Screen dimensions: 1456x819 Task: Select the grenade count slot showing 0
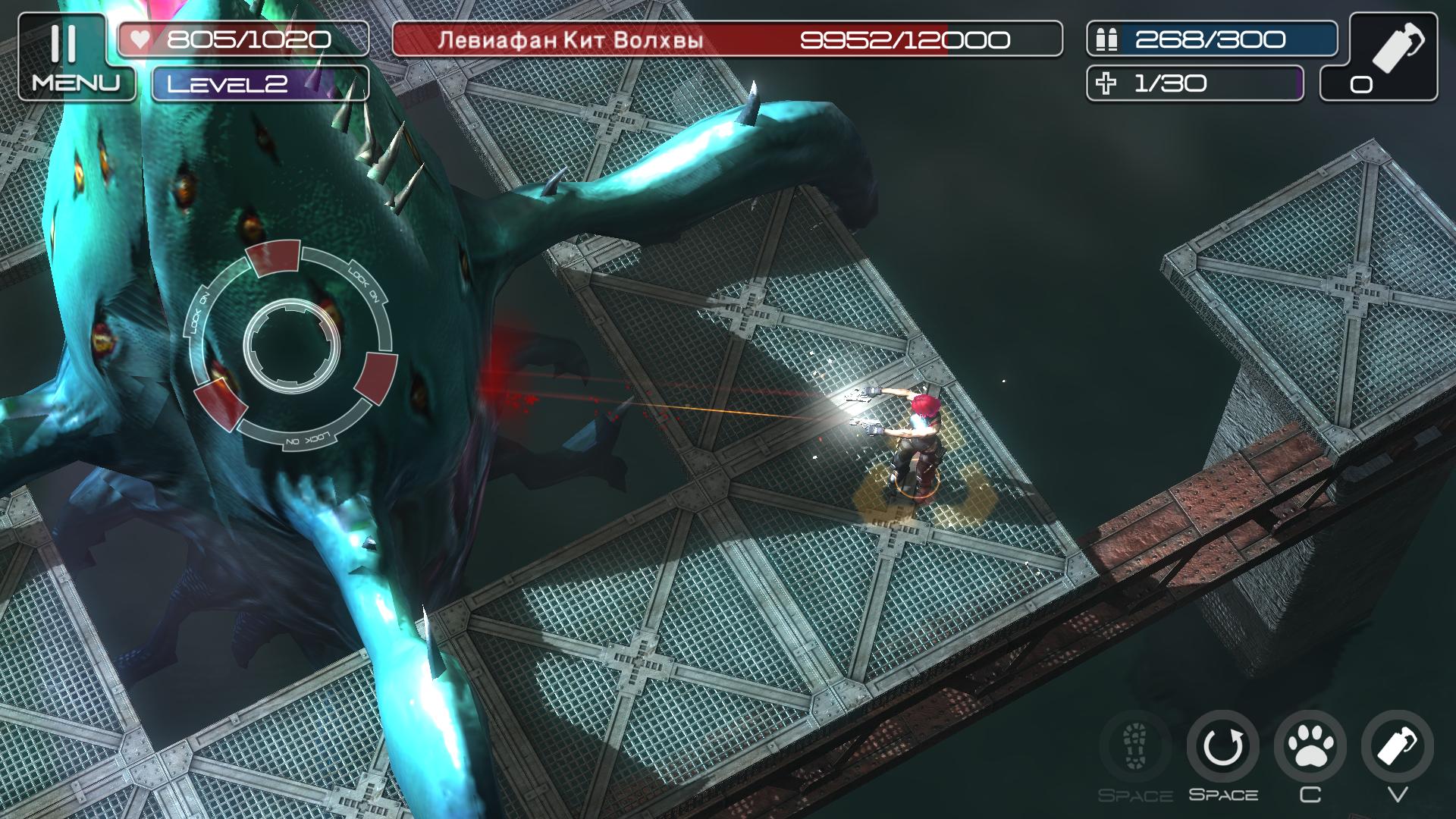pyautogui.click(x=1379, y=58)
